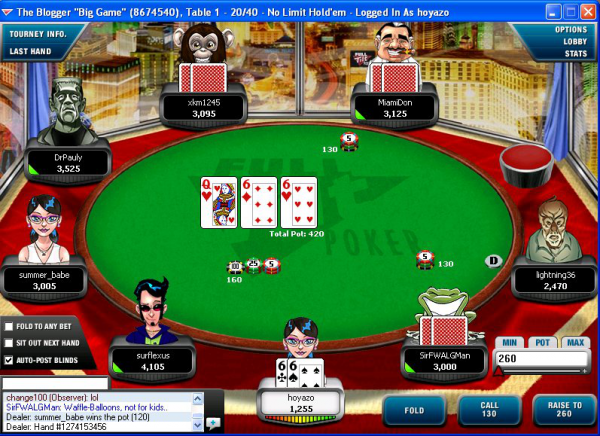Enable Sit Out Next Hand

point(9,343)
